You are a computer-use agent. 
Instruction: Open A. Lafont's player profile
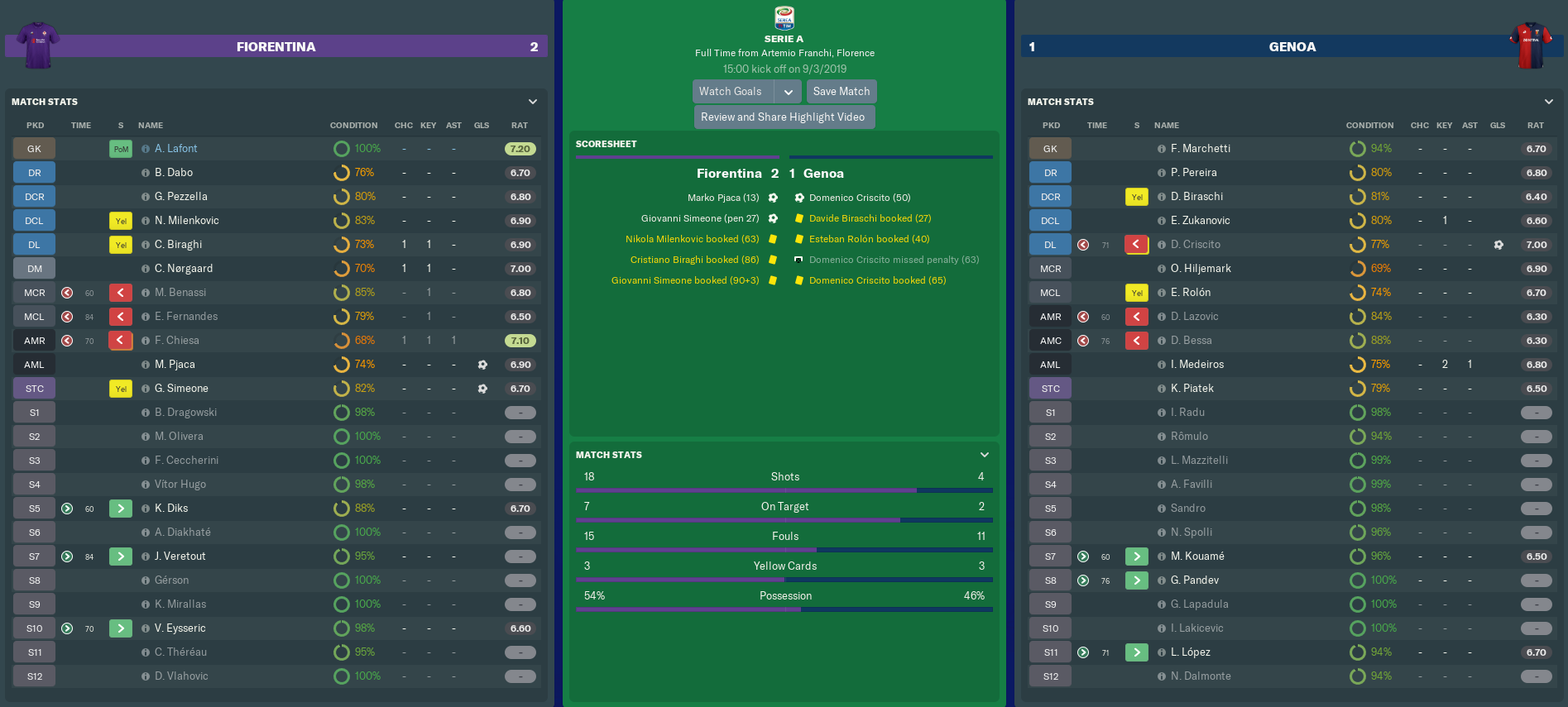(x=175, y=149)
